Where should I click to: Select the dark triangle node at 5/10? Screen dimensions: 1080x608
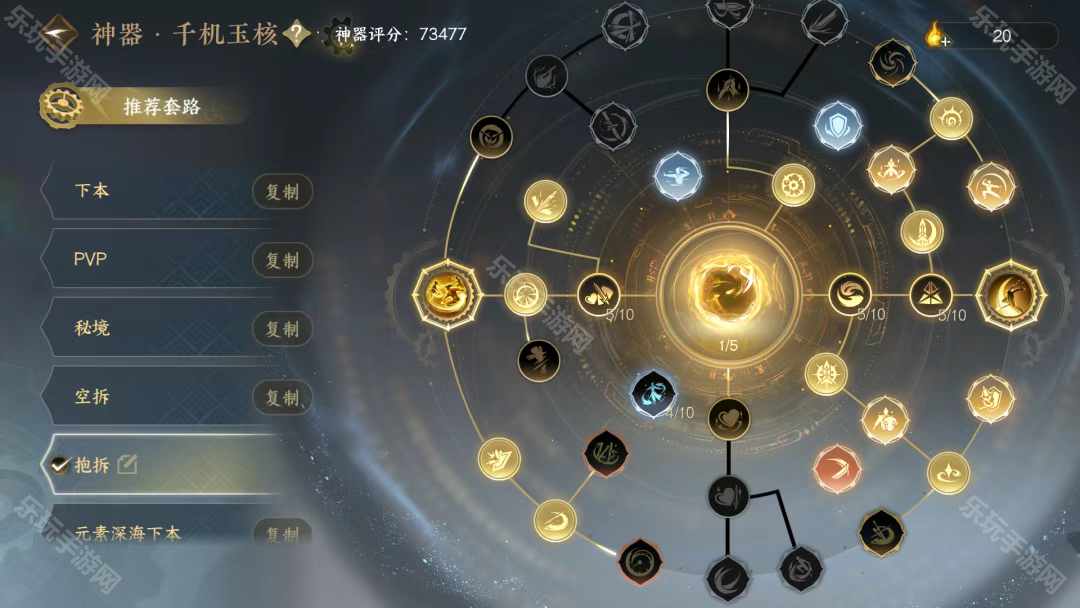pos(931,294)
